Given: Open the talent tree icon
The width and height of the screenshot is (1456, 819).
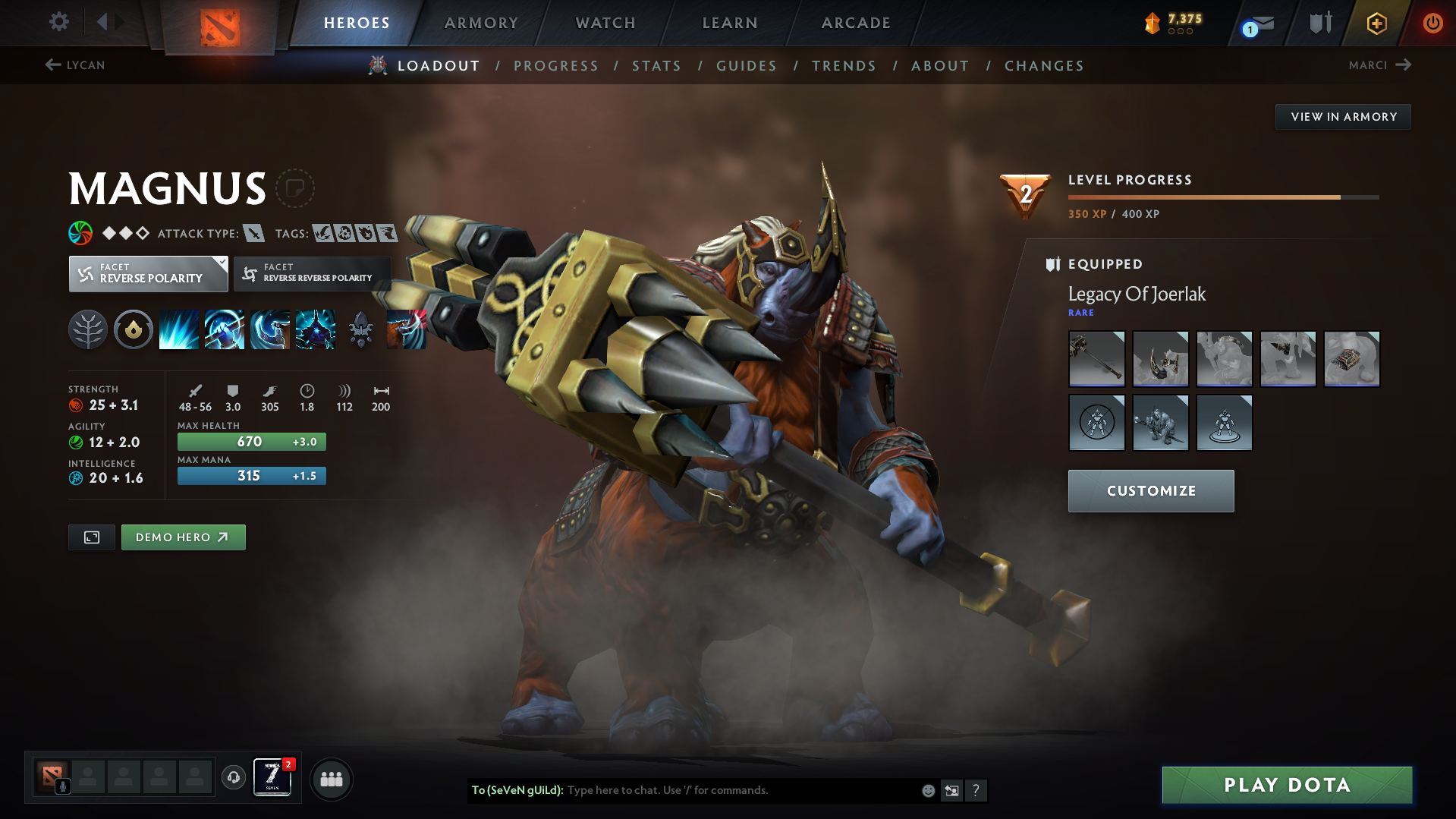Looking at the screenshot, I should (x=88, y=329).
